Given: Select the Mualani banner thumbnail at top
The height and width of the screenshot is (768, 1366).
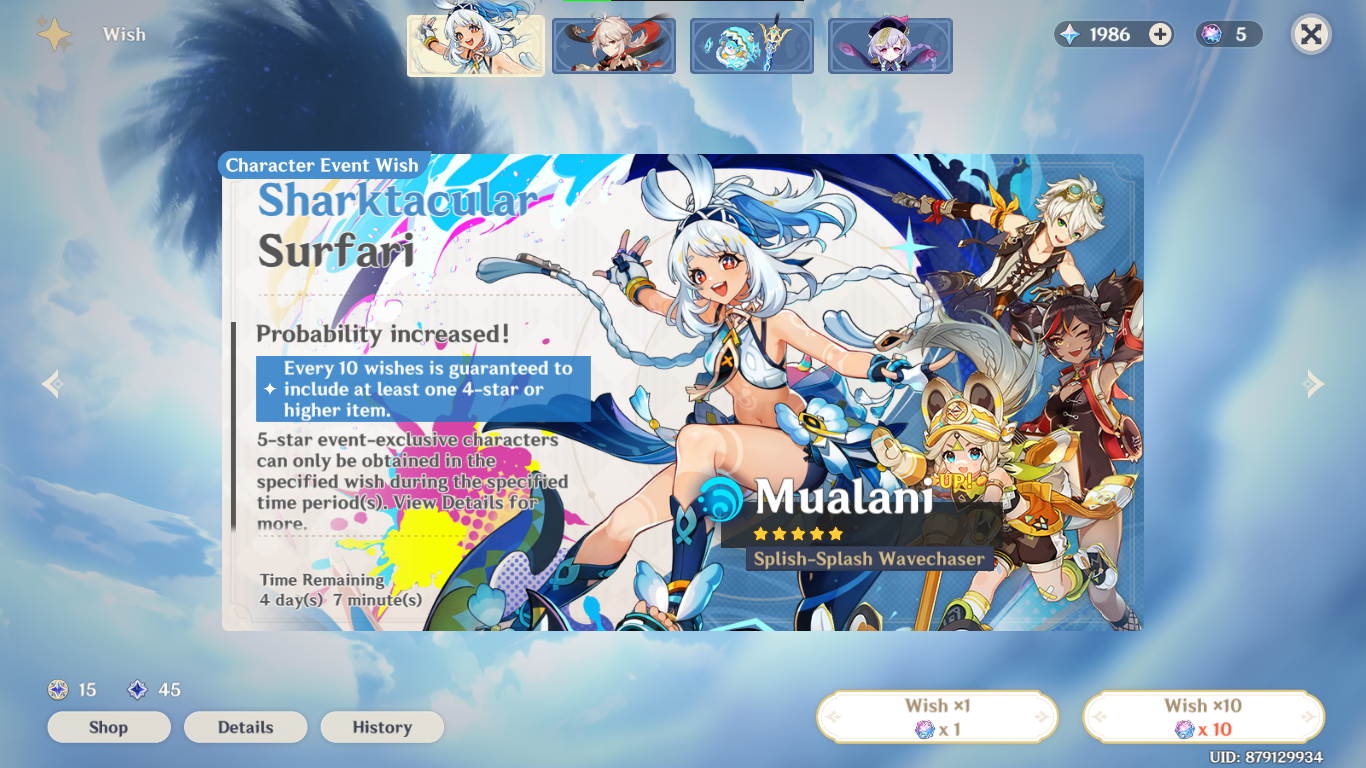Looking at the screenshot, I should (476, 45).
